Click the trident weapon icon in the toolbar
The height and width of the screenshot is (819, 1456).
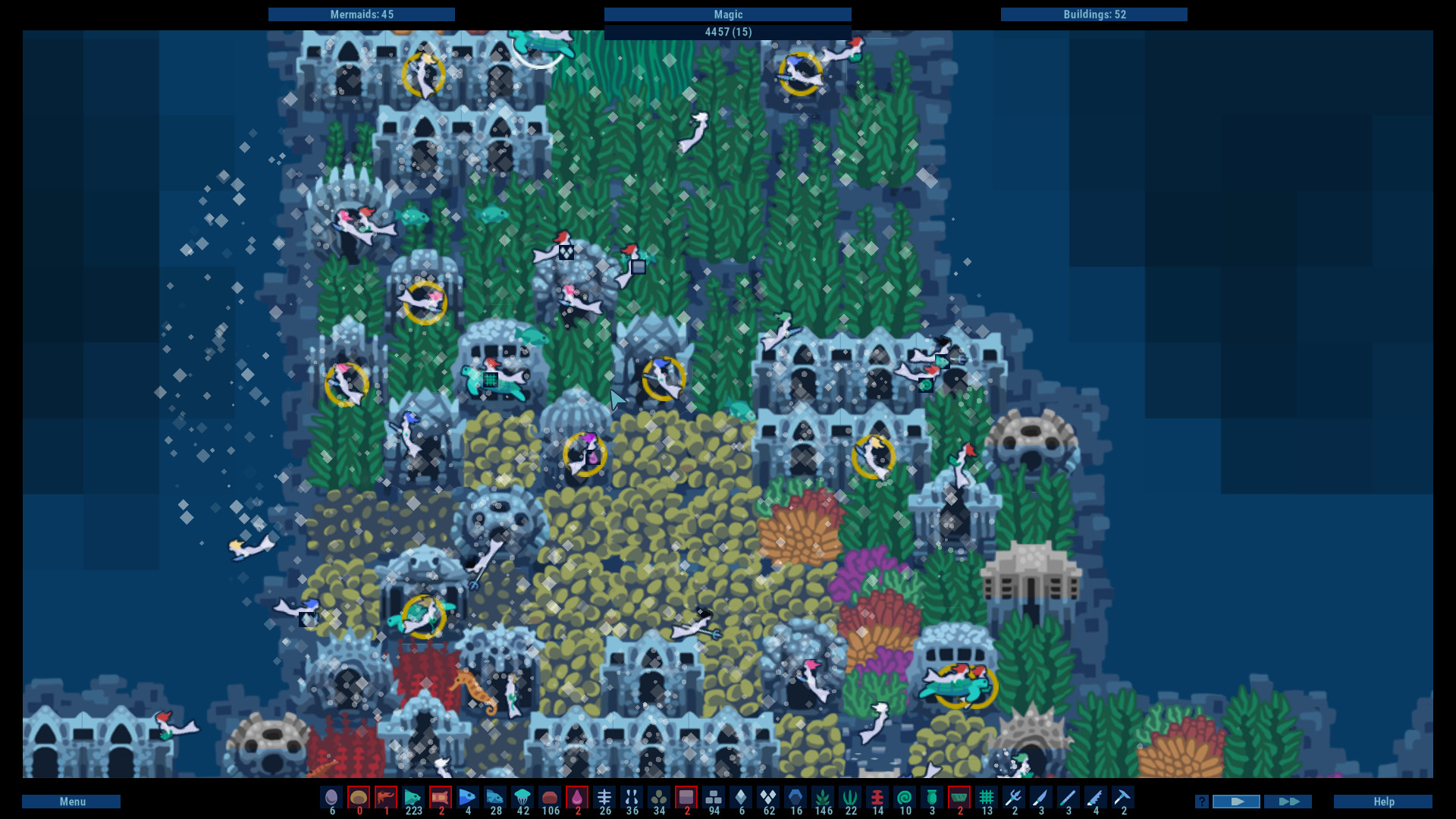(1013, 798)
